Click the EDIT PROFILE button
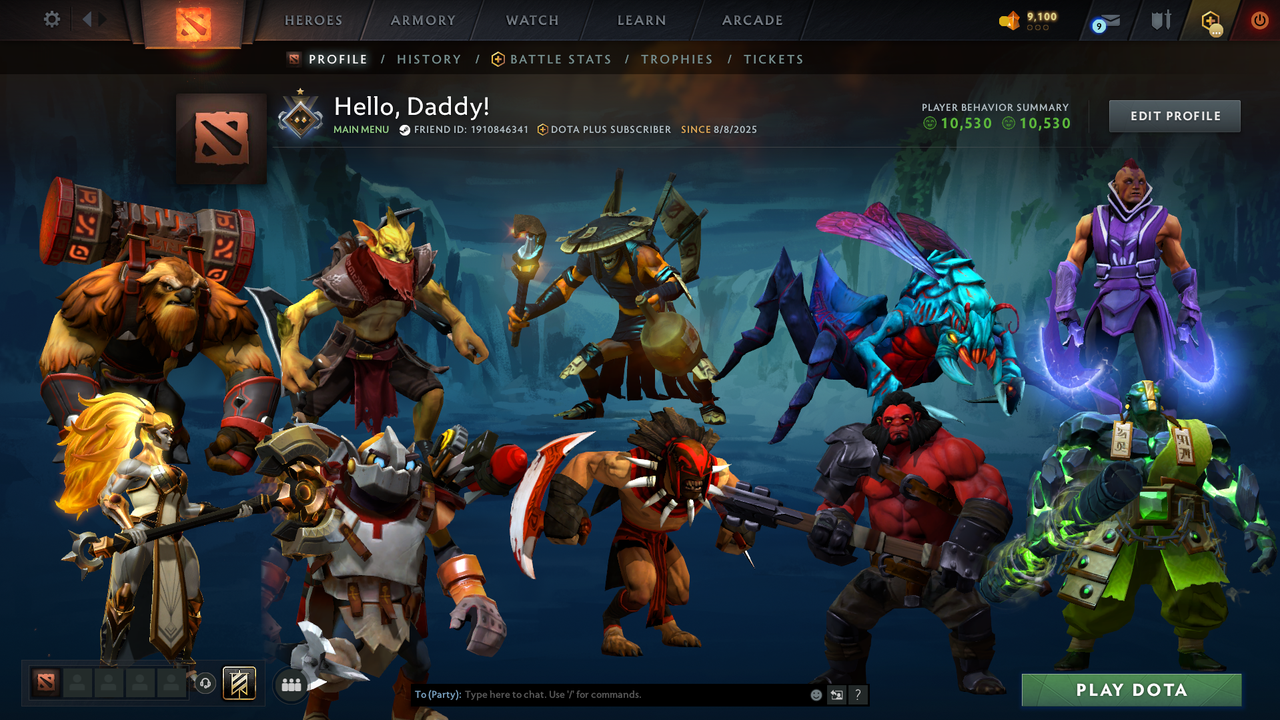This screenshot has width=1280, height=720. (x=1174, y=115)
